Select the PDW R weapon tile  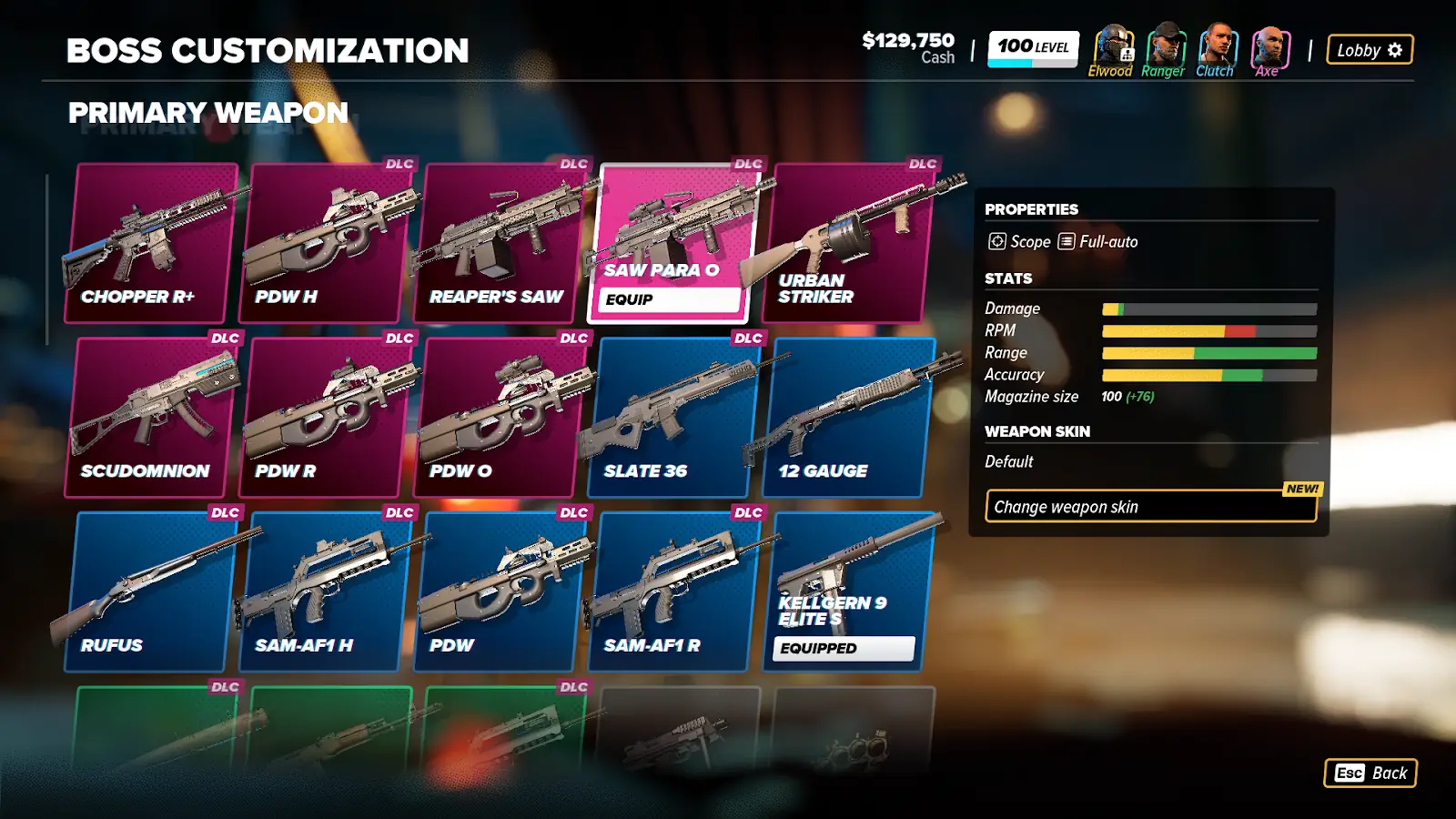point(326,418)
